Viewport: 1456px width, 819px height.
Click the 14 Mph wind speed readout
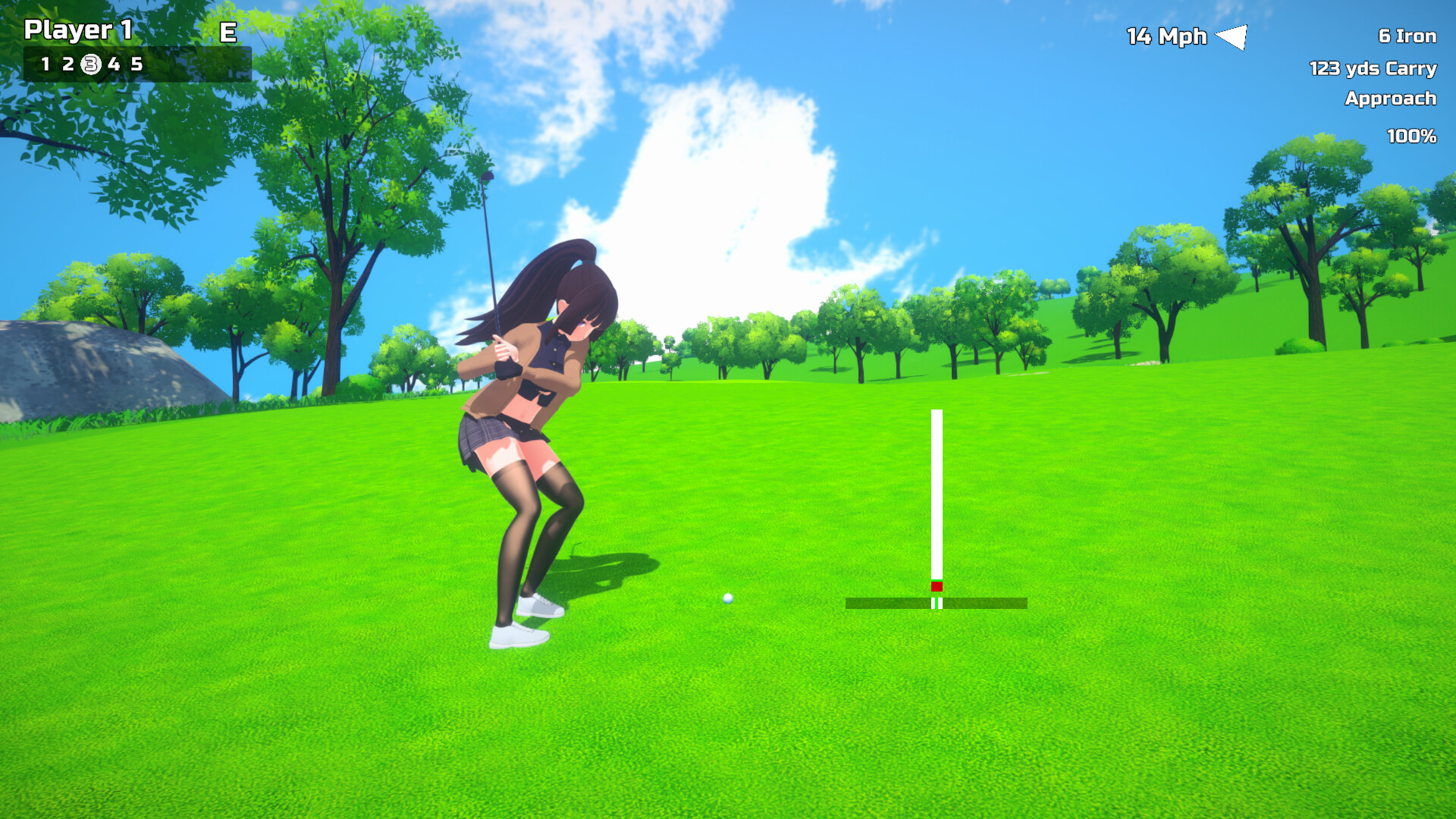(x=1166, y=36)
